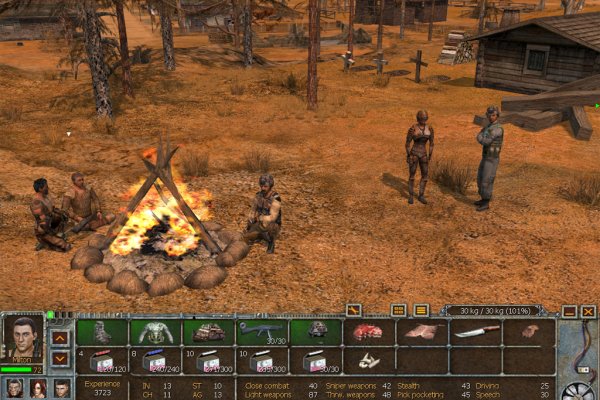
Task: Select the assault rifle weapon slot
Action: 262,331
